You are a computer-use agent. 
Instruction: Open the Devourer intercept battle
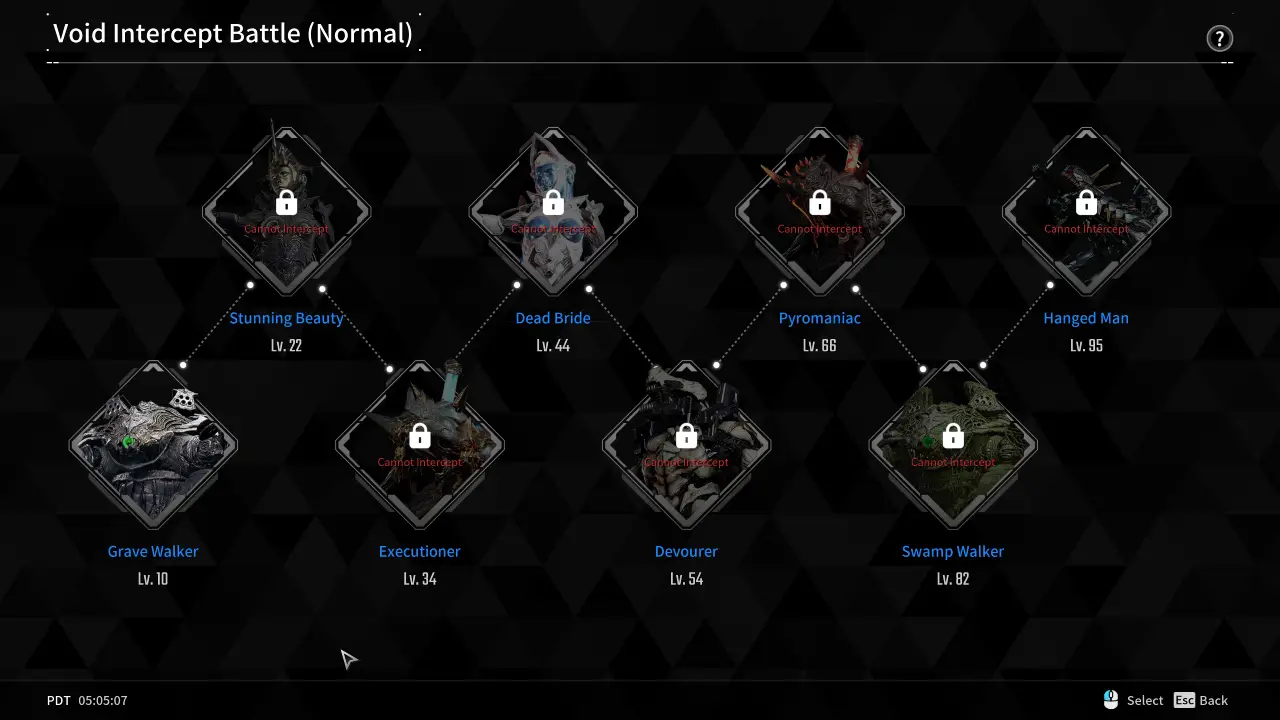[686, 445]
